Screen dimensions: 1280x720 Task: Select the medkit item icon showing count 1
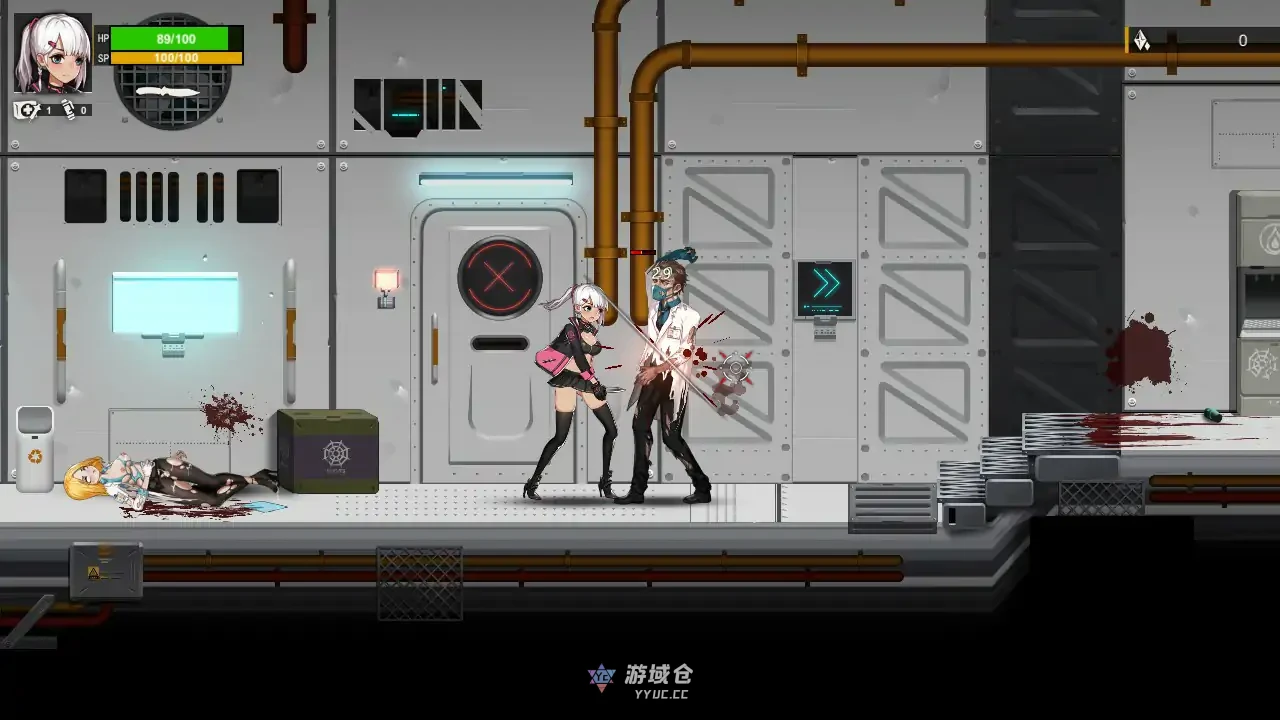[x=26, y=110]
